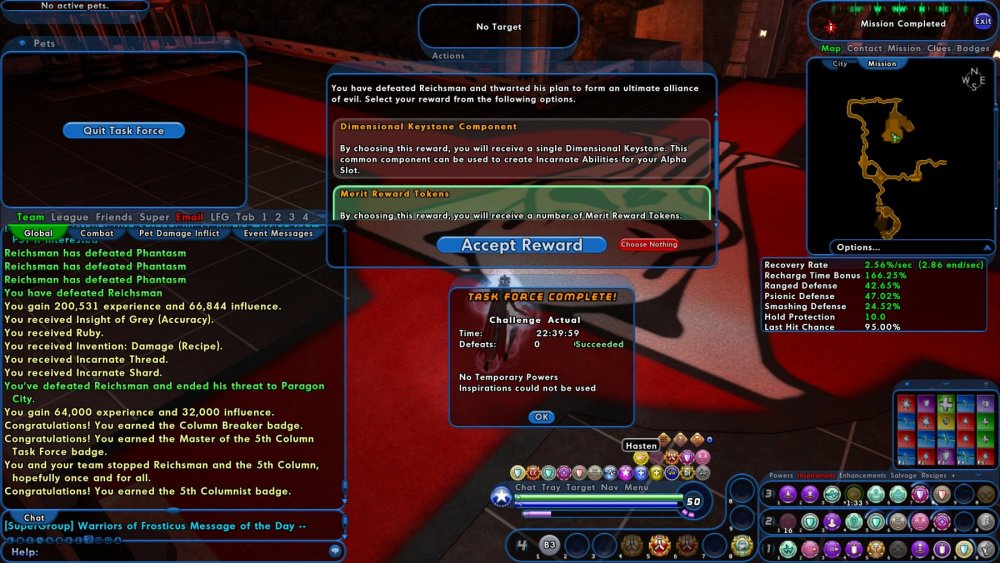Viewport: 1000px width, 563px height.
Task: Switch minimap to City view
Action: tap(840, 63)
